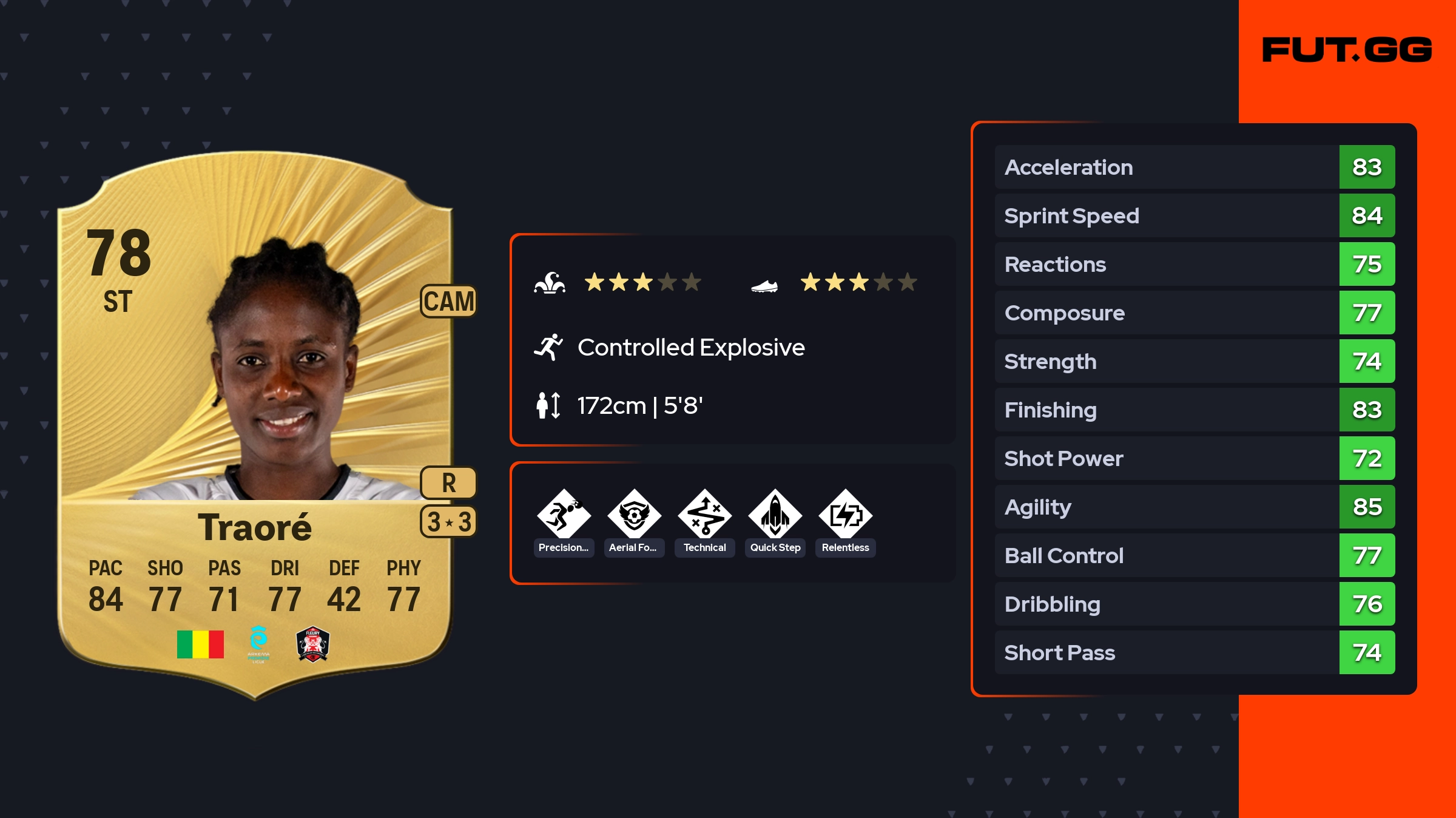This screenshot has height=818, width=1456.
Task: Select the Mali flag on the card
Action: click(200, 644)
